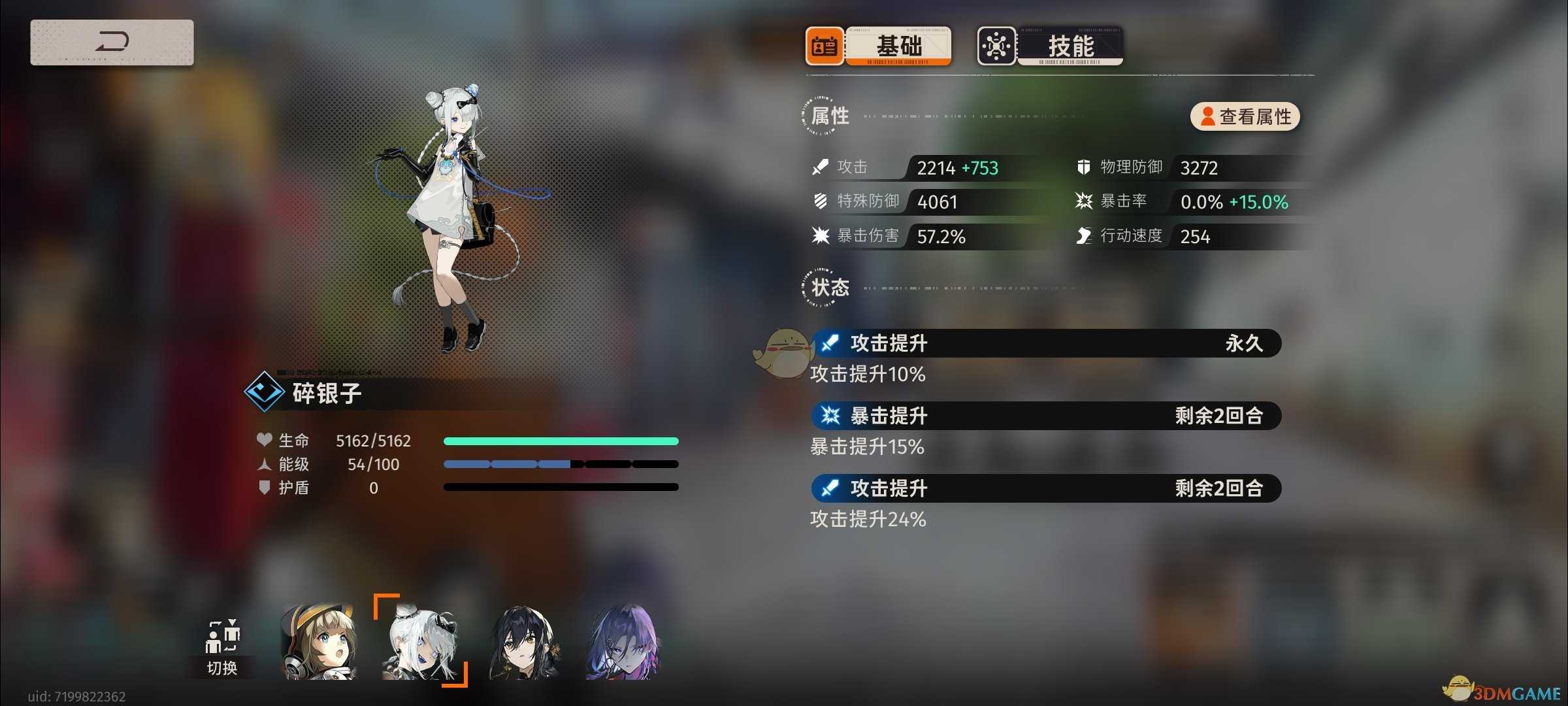
Task: Click the back arrow button top left
Action: [111, 42]
